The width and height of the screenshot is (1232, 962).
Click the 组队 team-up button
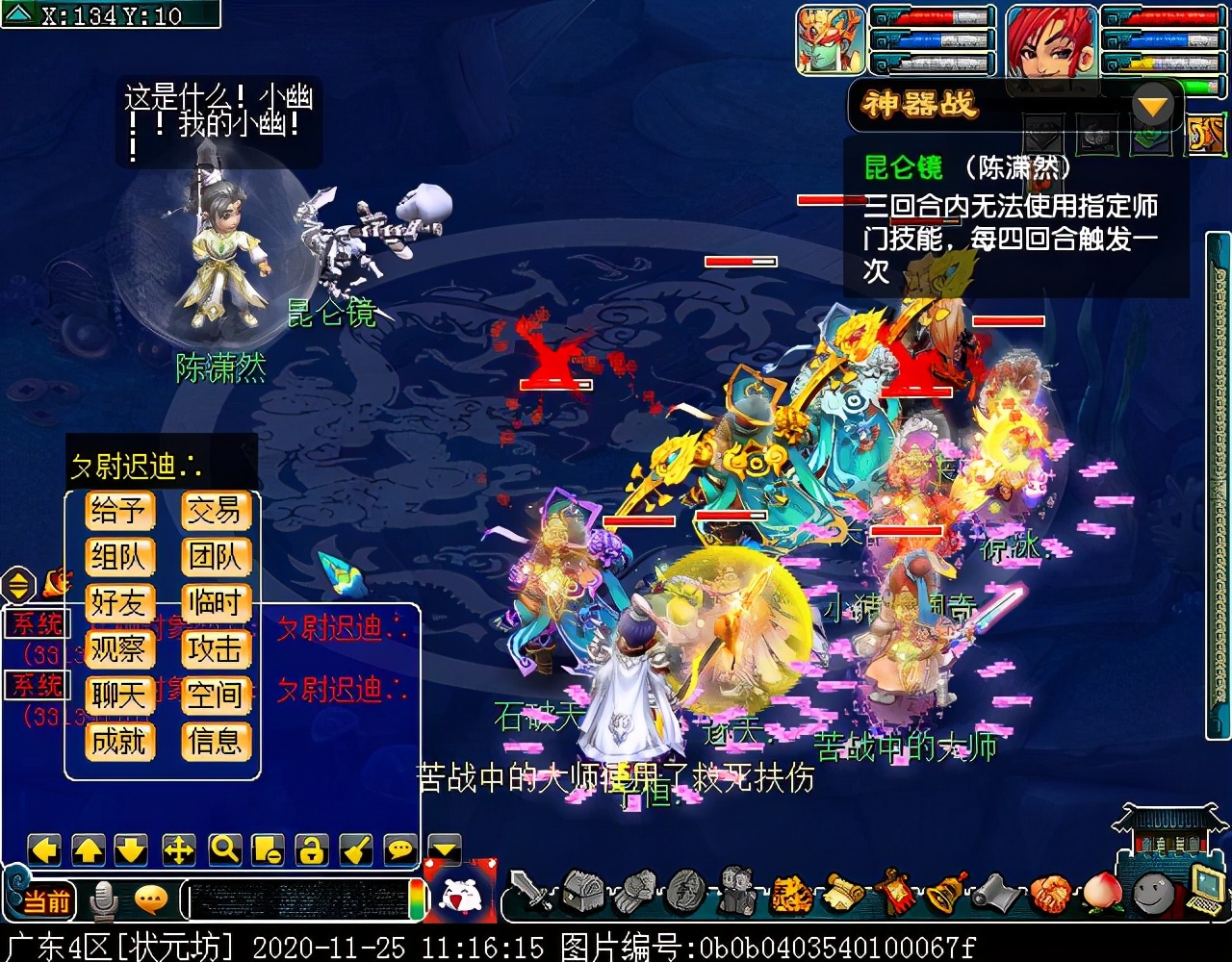(x=118, y=557)
